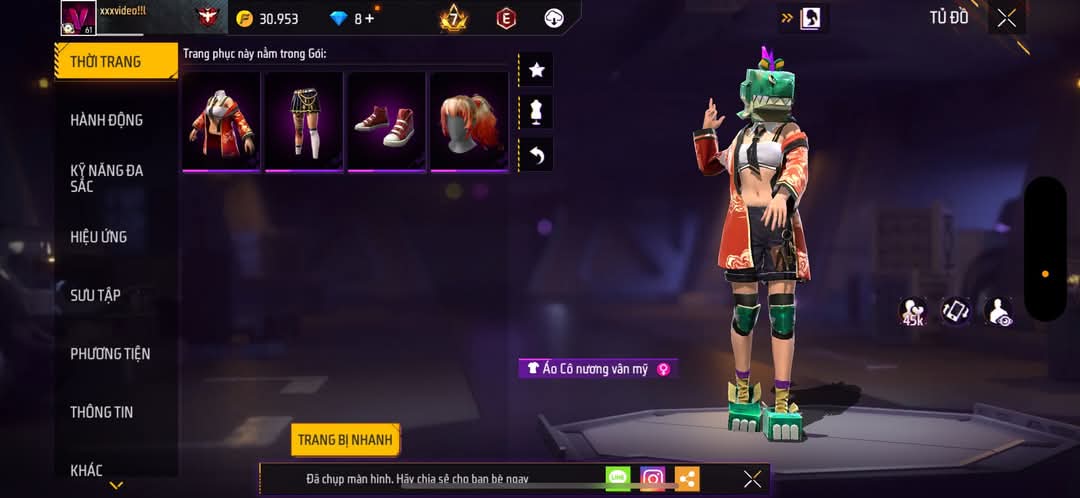Click the star favorite button
This screenshot has height=498, width=1080.
(x=536, y=70)
